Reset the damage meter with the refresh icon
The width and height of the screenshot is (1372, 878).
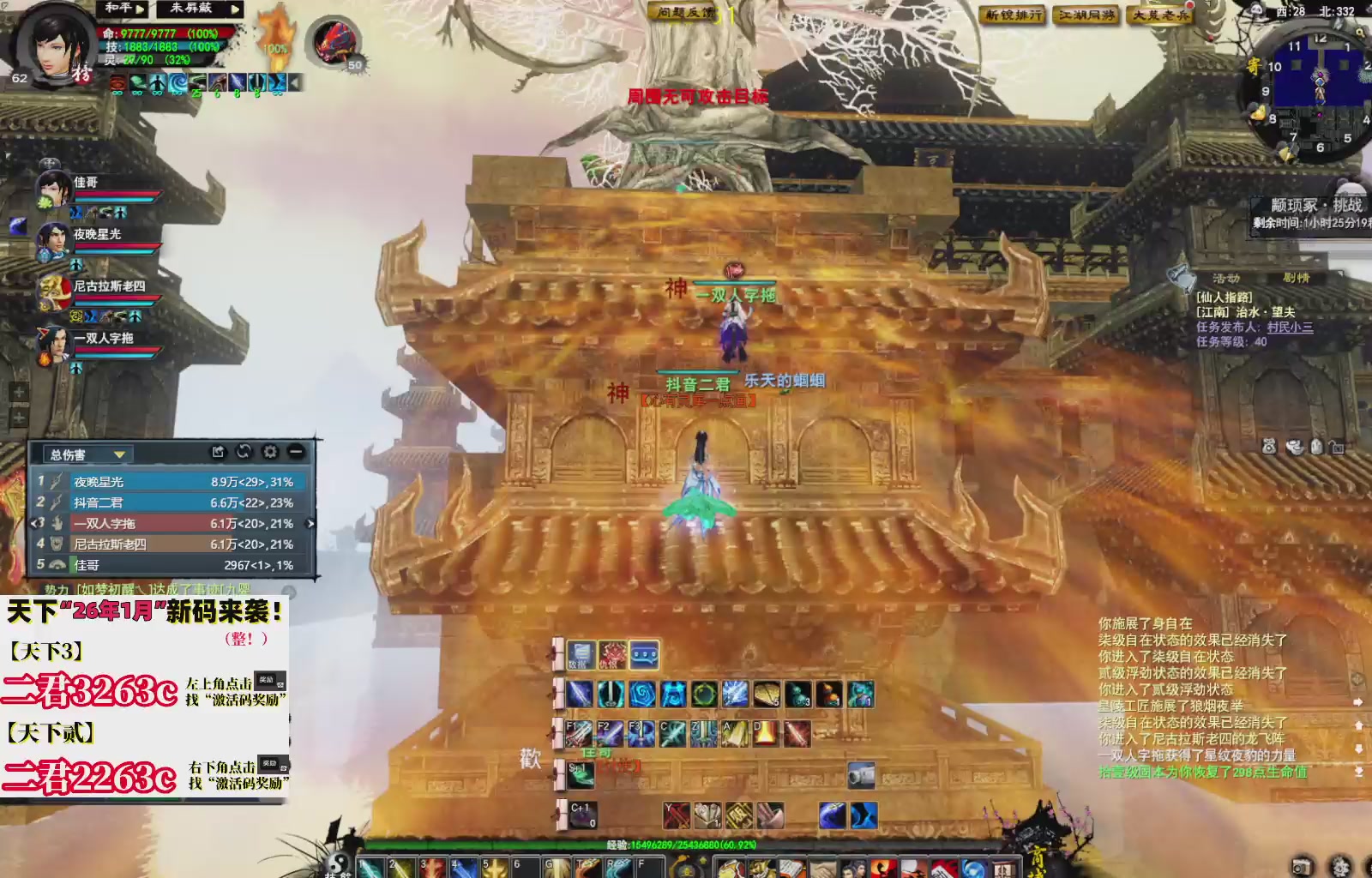[x=244, y=453]
